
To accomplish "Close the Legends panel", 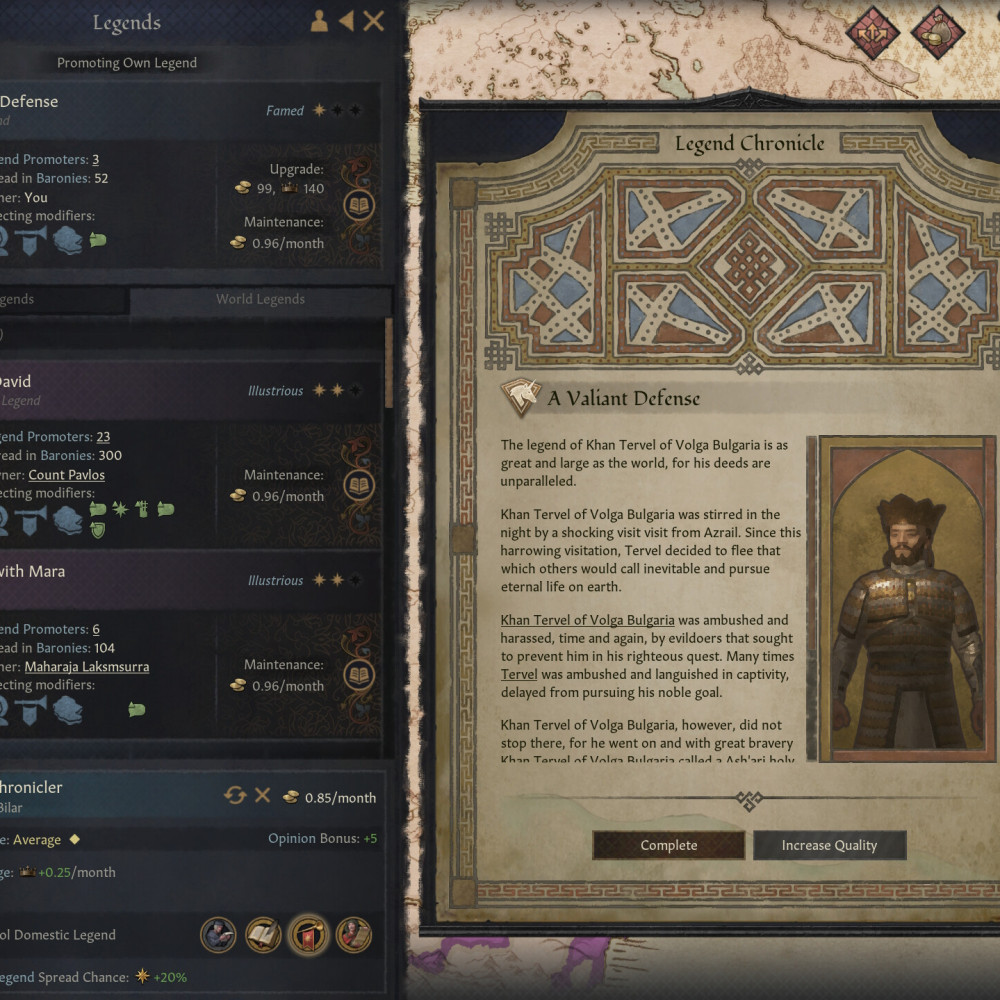I will click(373, 21).
